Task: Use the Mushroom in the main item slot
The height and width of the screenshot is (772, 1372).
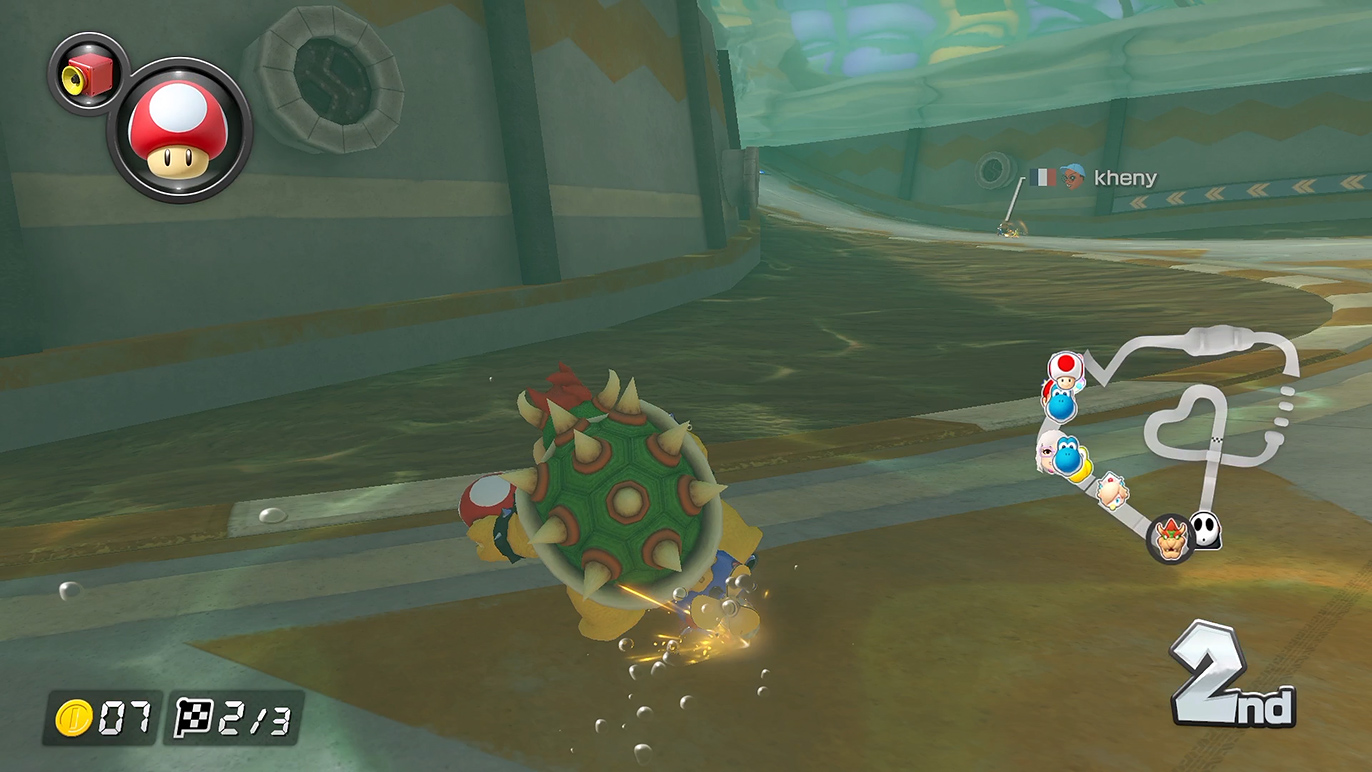Action: click(x=179, y=130)
